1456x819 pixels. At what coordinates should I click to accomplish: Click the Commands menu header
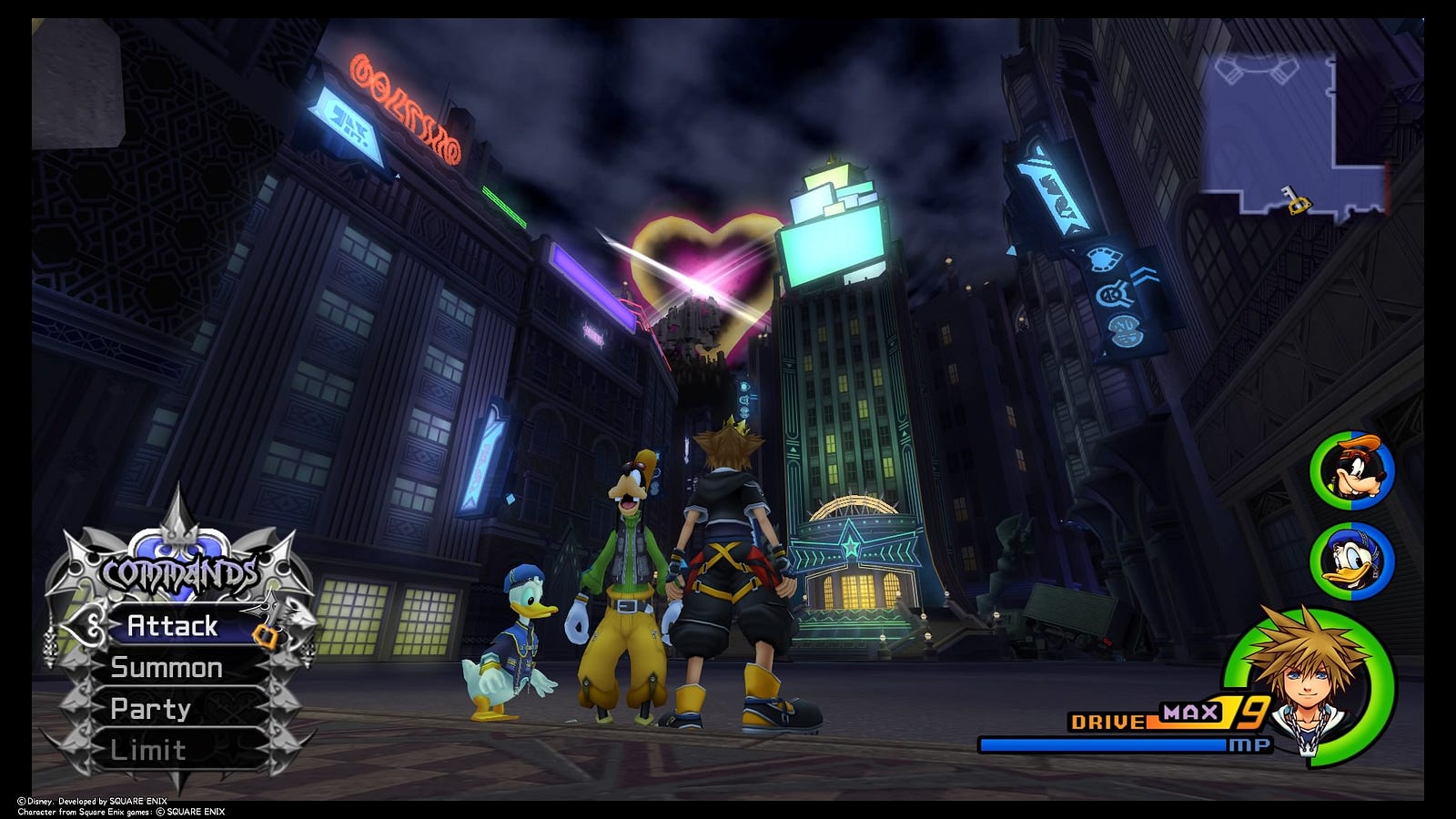coord(179,574)
